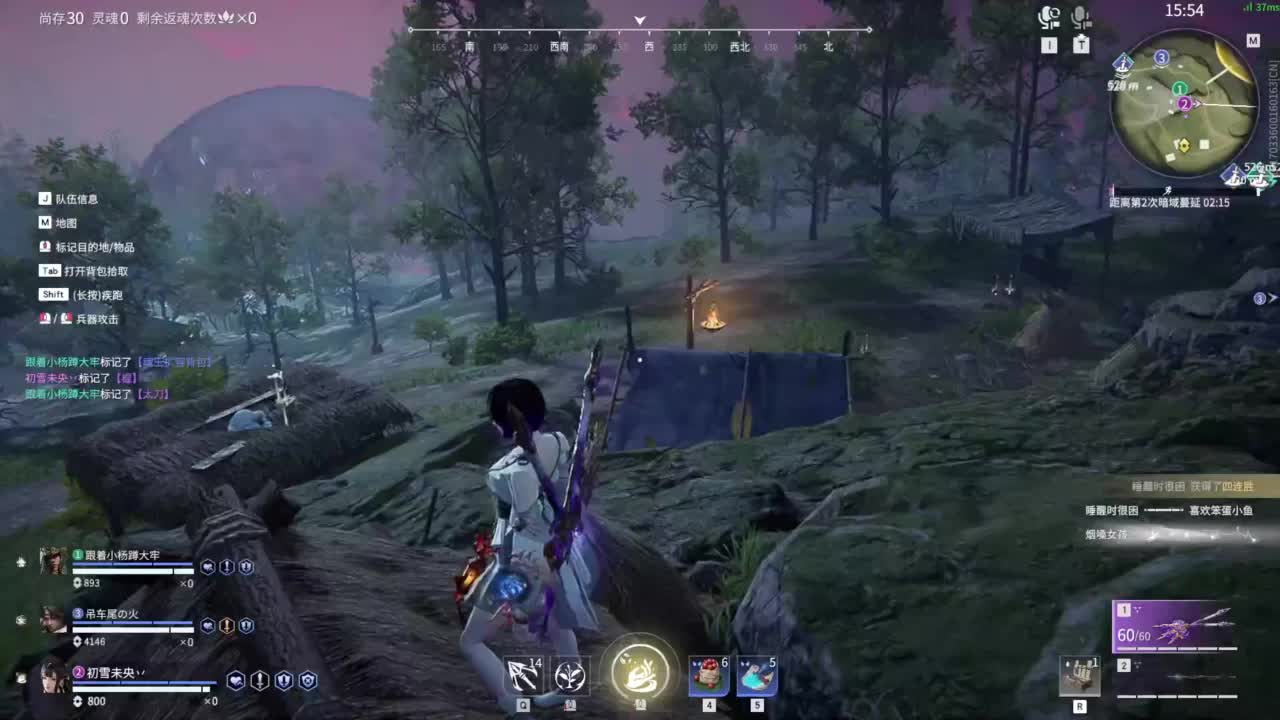Screen dimensions: 1280x720
Task: Select the plant-gathering skill icon in hotbar
Action: coord(568,675)
